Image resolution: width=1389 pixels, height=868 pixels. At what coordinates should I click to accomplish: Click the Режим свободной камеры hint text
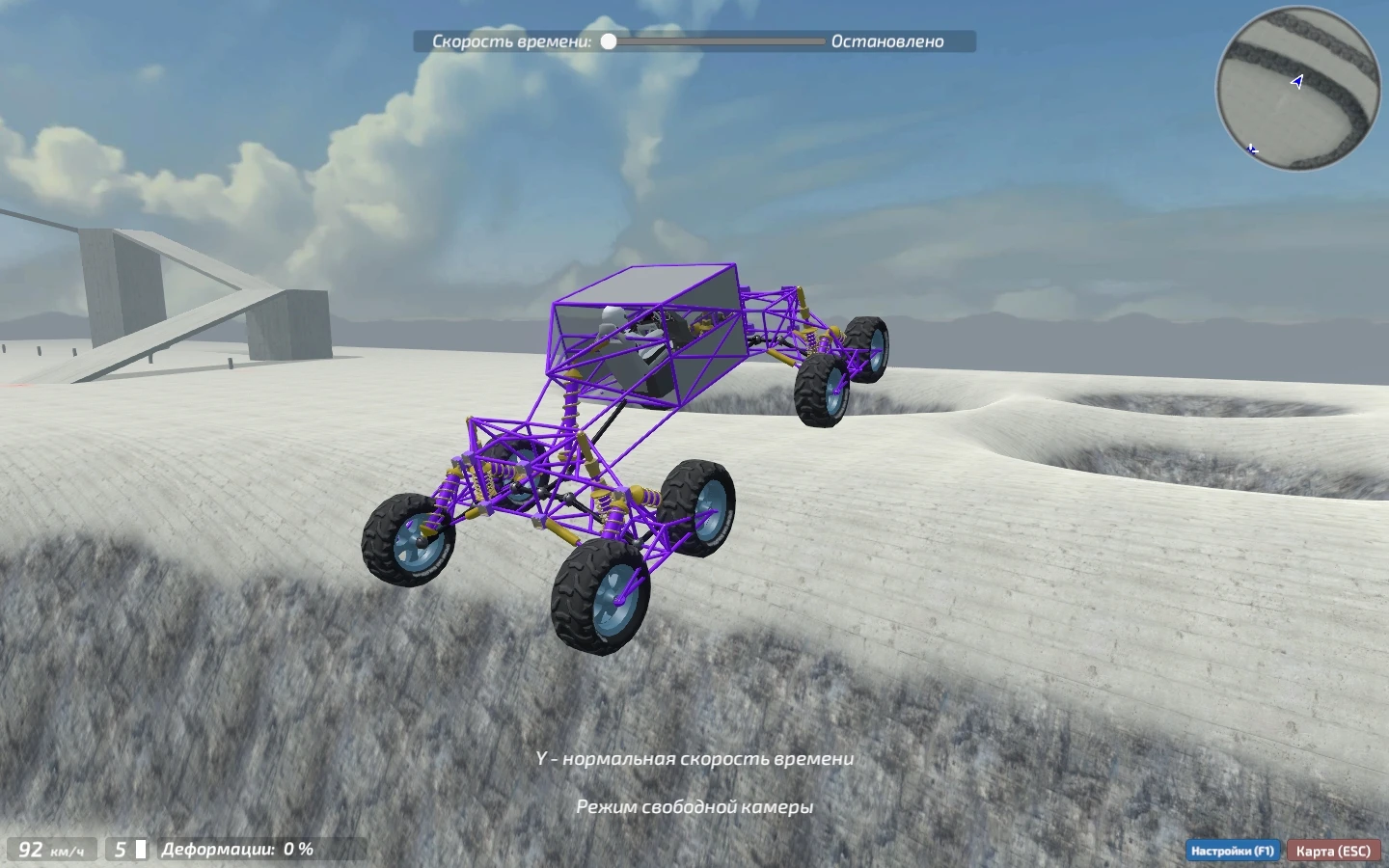click(x=694, y=807)
